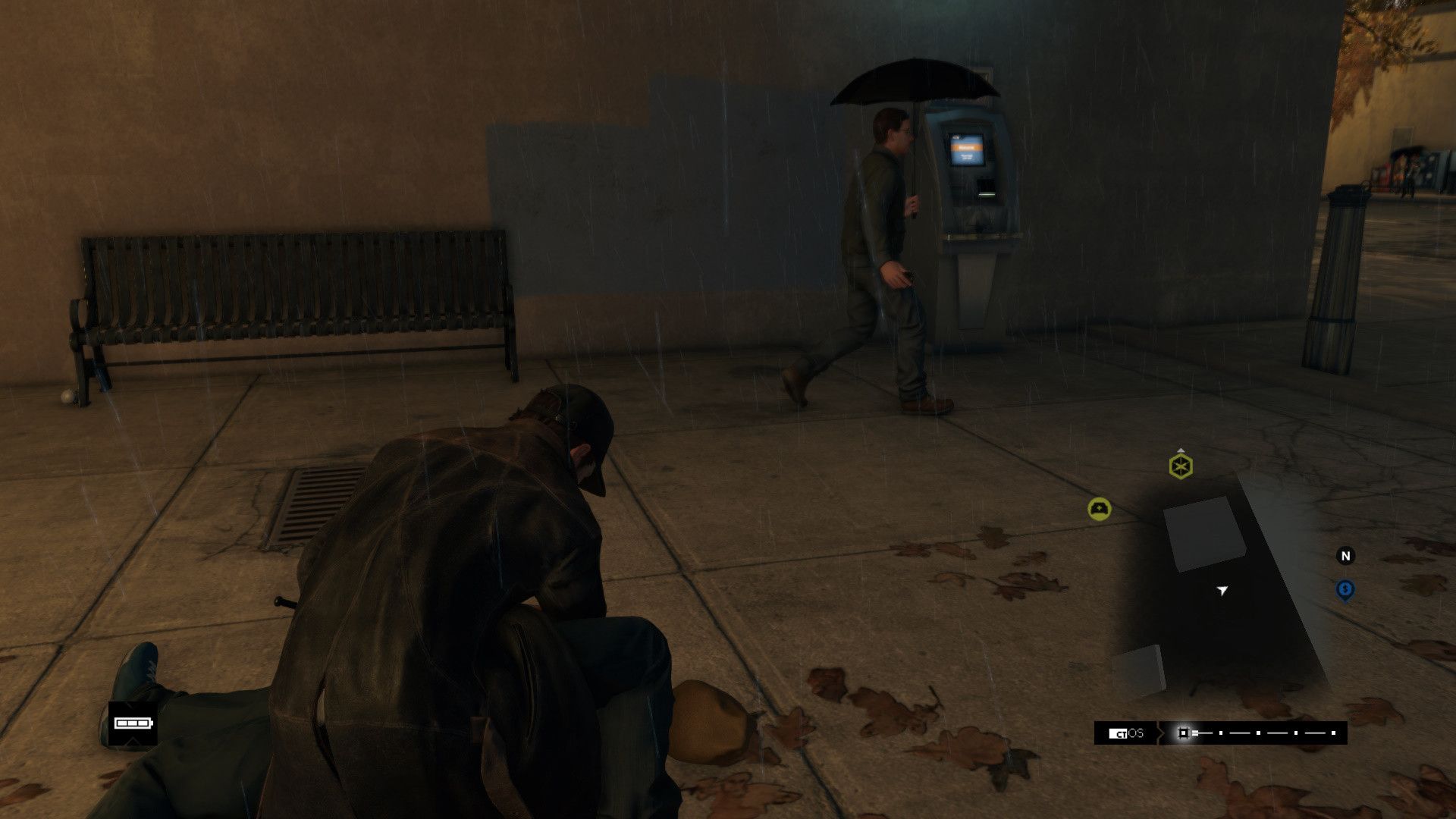Select the glowing hack node on the cTOS bar
1456x819 pixels.
pyautogui.click(x=1184, y=733)
